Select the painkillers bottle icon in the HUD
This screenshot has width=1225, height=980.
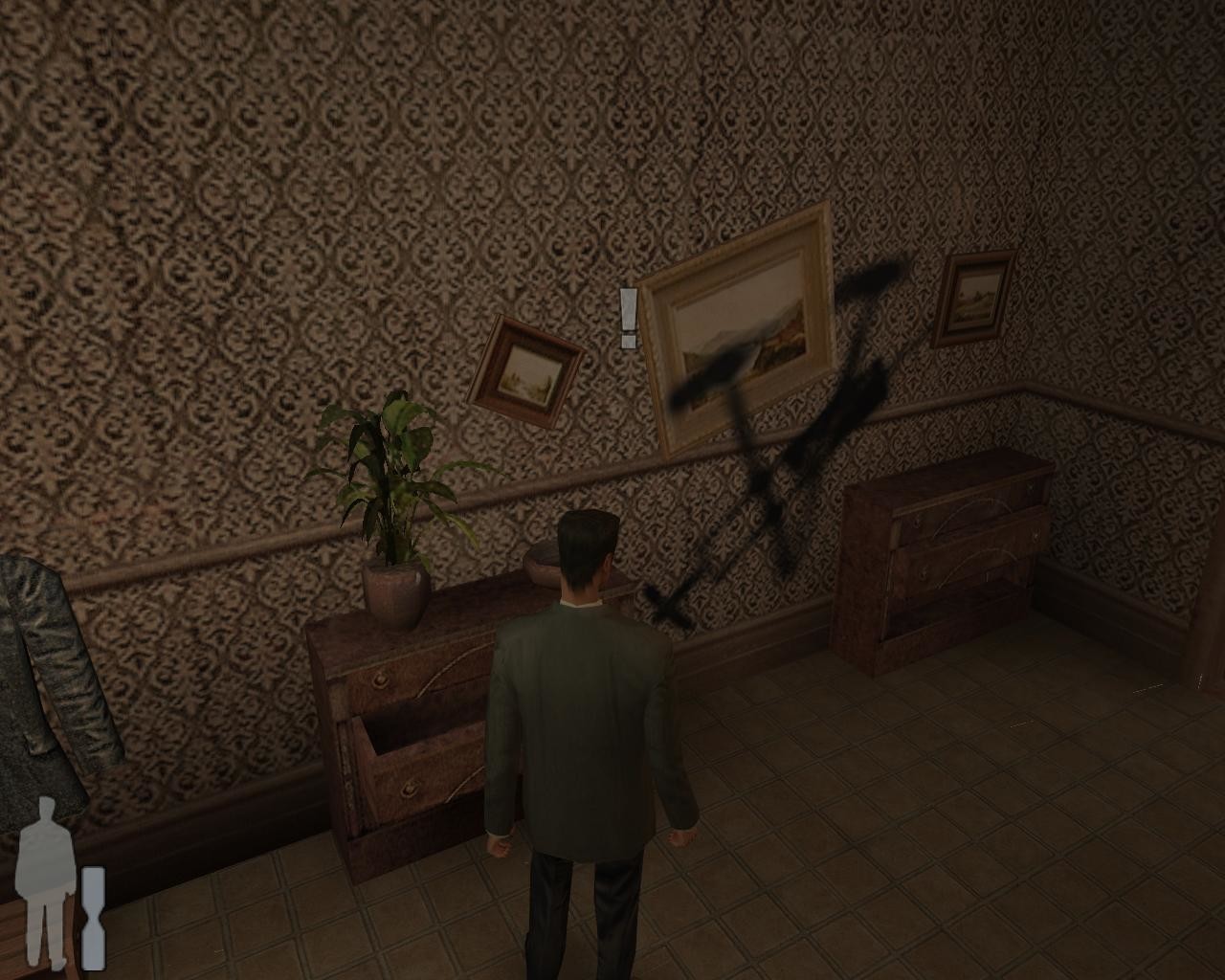pyautogui.click(x=94, y=919)
